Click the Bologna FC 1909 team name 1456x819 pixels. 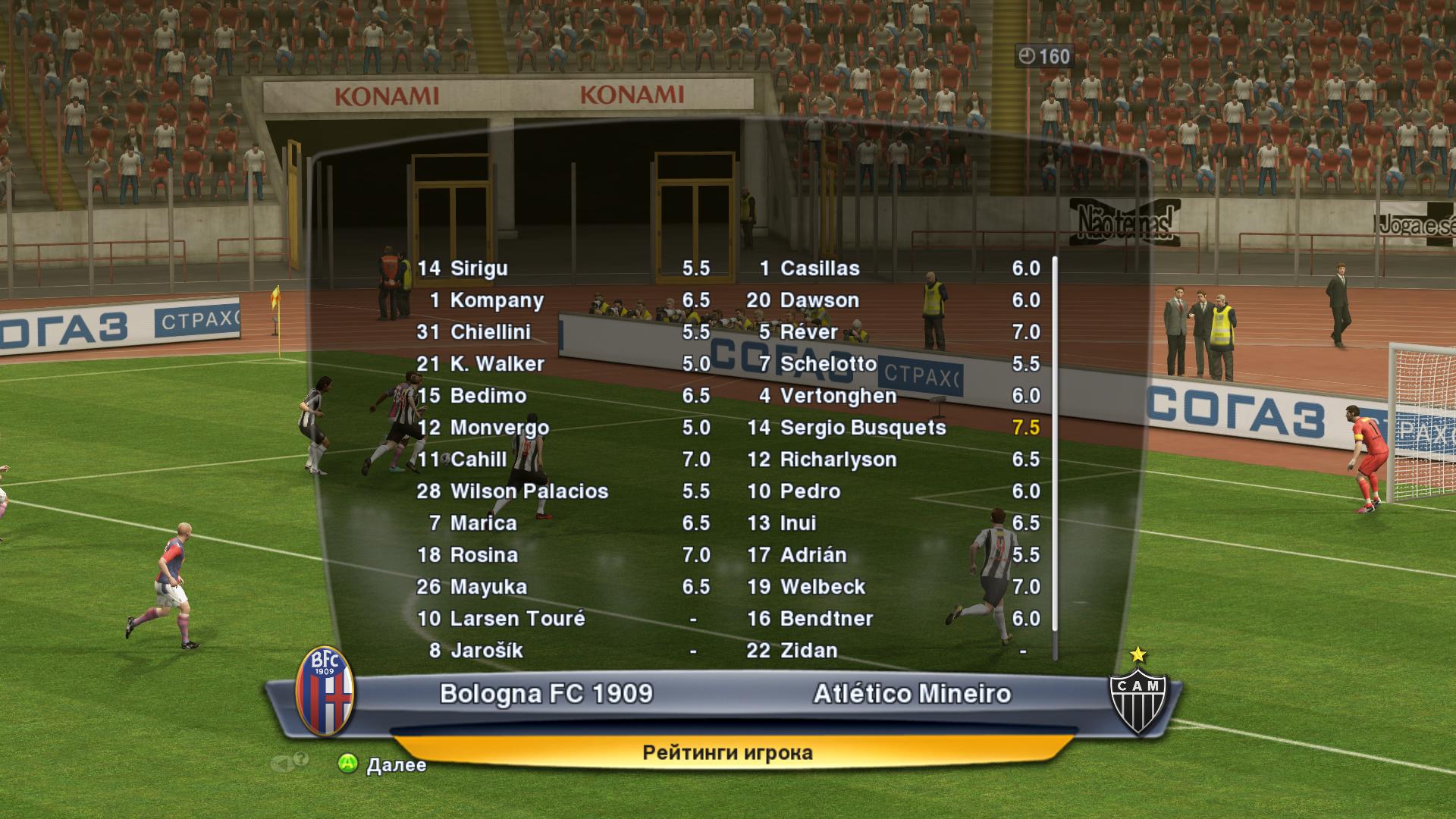(x=546, y=694)
